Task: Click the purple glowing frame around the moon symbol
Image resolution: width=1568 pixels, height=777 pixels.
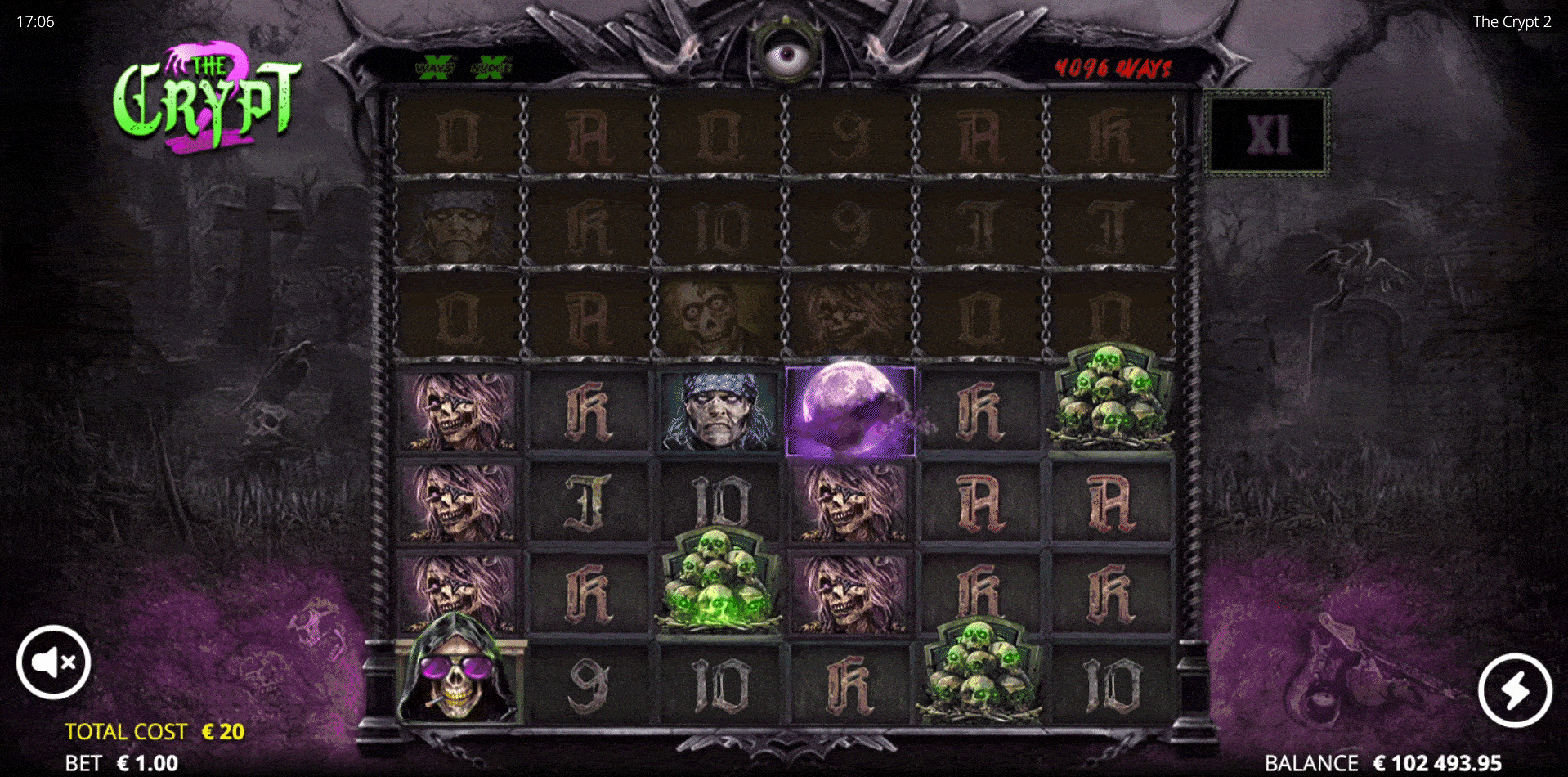Action: click(850, 409)
